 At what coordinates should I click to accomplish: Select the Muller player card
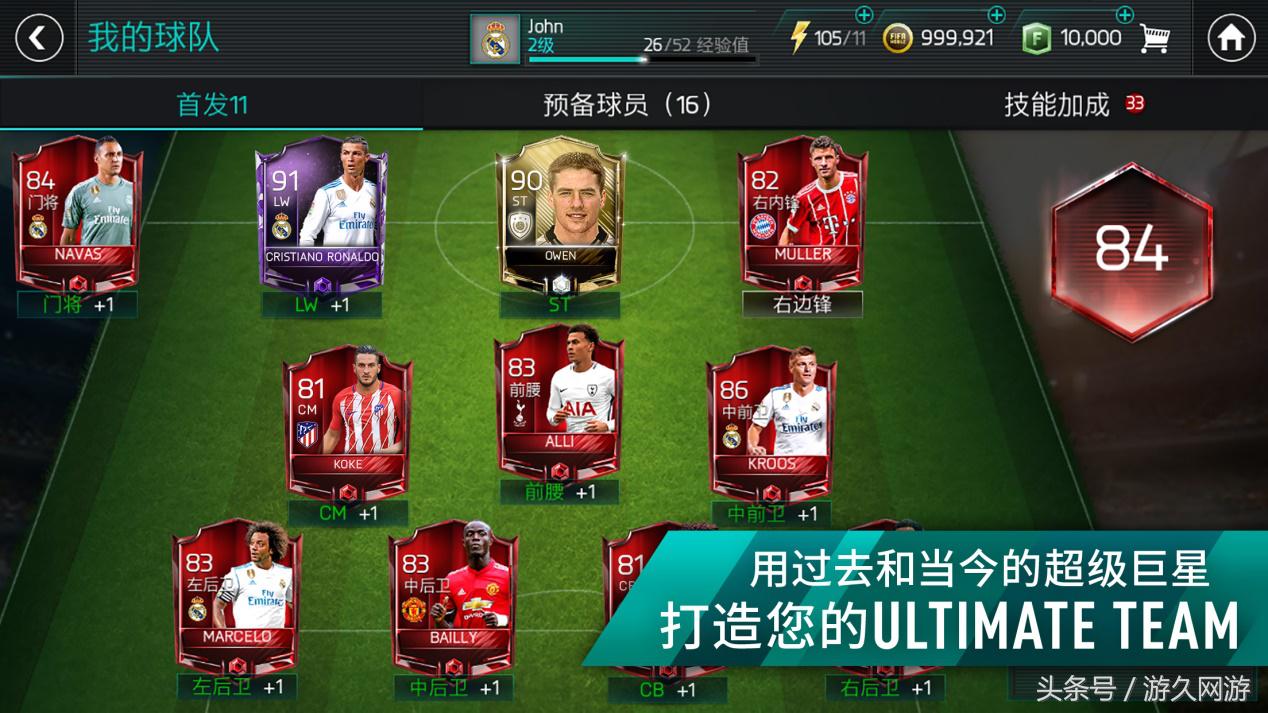[802, 212]
